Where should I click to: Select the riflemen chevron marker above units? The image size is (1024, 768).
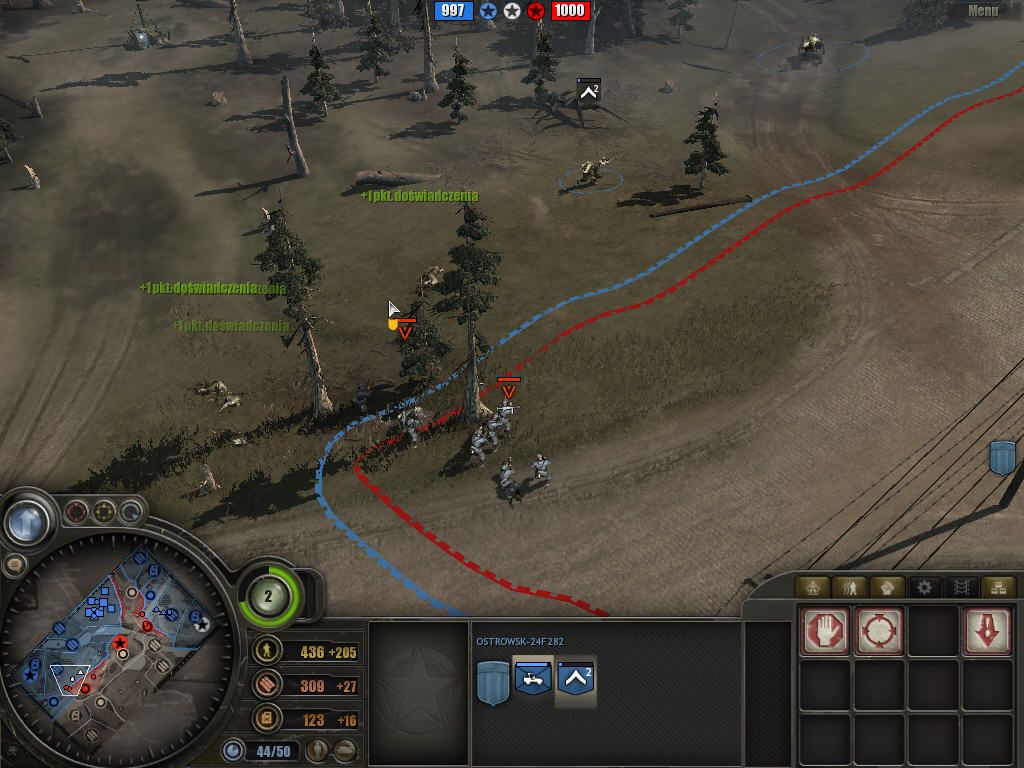click(x=588, y=91)
